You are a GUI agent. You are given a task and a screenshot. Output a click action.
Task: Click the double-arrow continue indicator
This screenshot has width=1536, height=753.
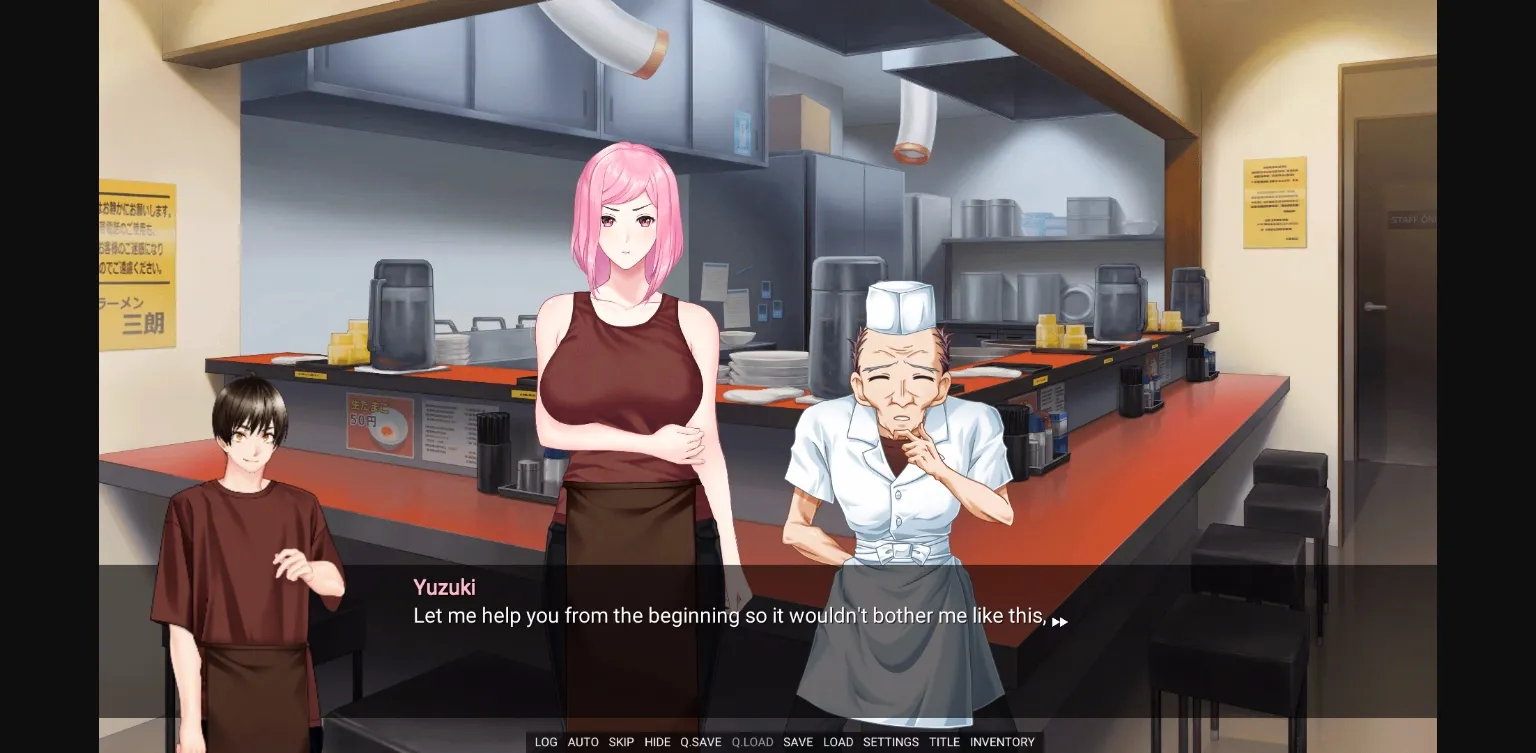tap(1060, 621)
